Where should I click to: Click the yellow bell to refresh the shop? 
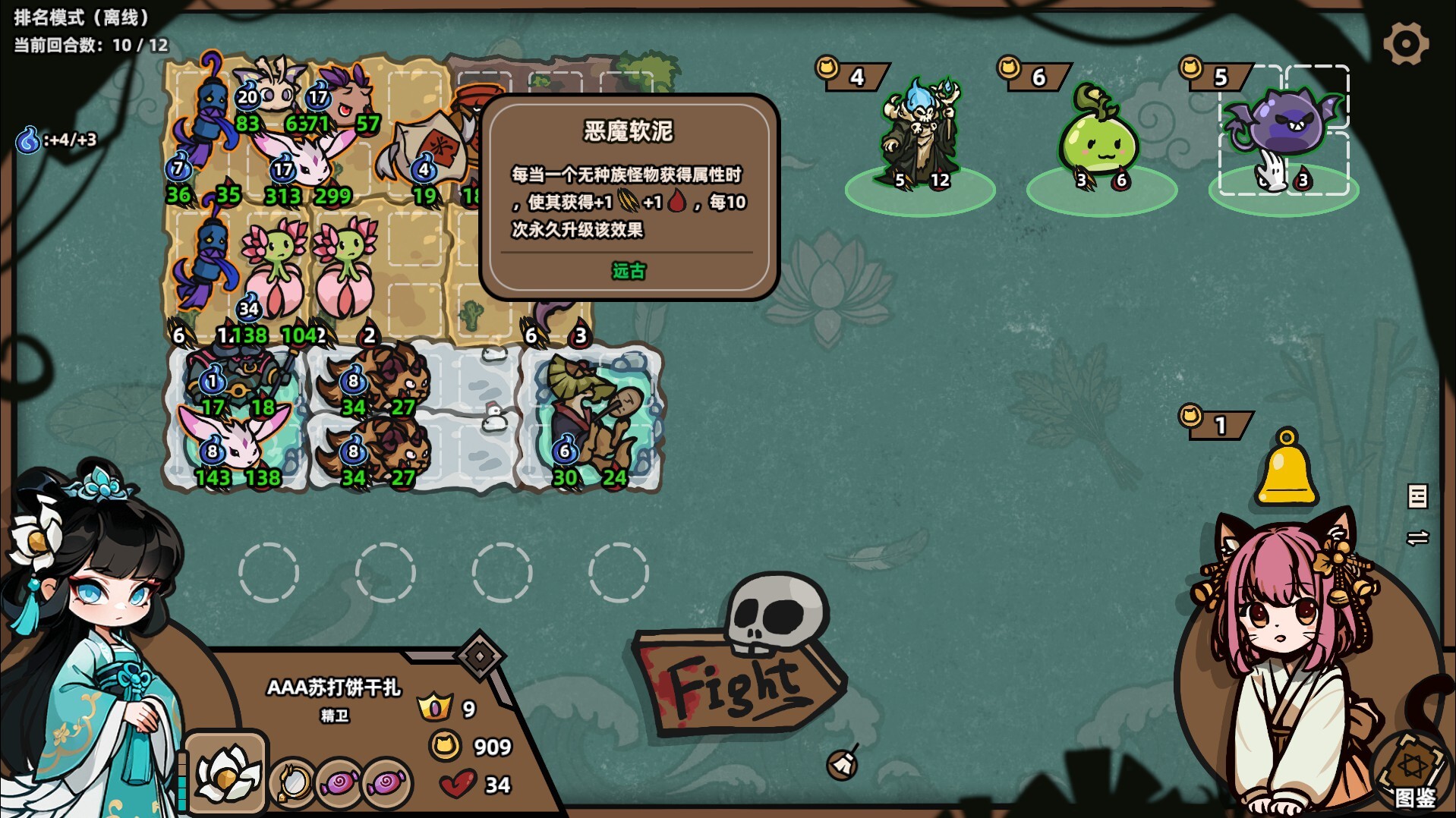[x=1287, y=470]
